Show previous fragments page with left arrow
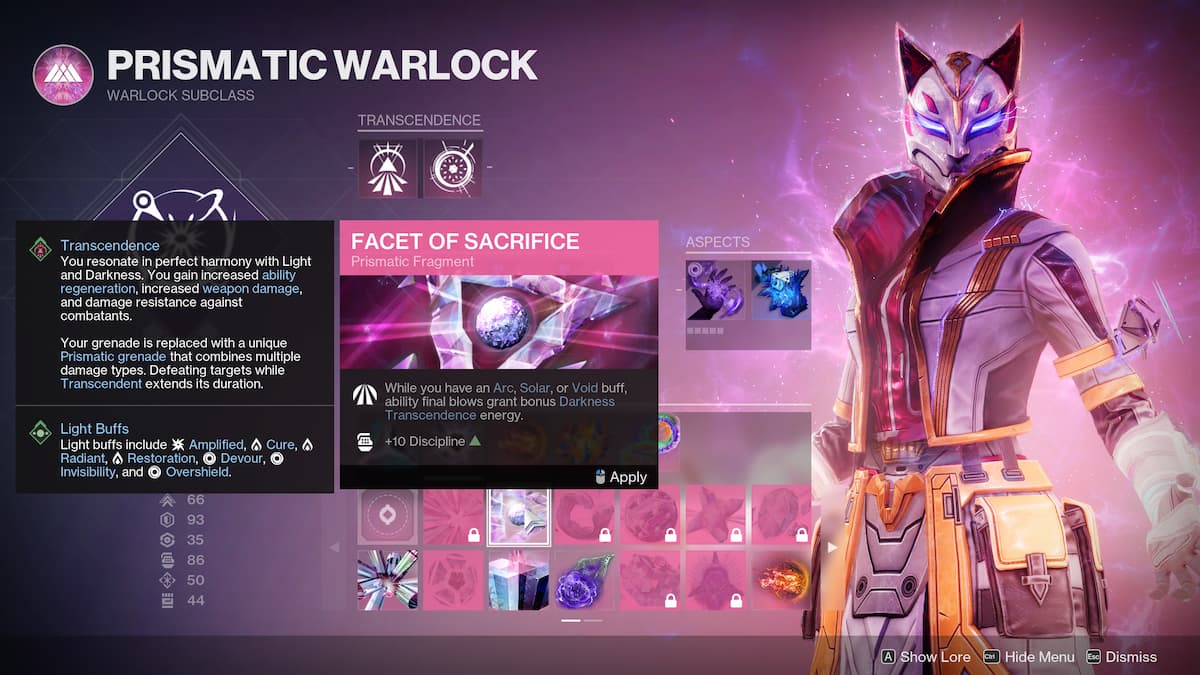This screenshot has height=675, width=1200. click(x=335, y=547)
